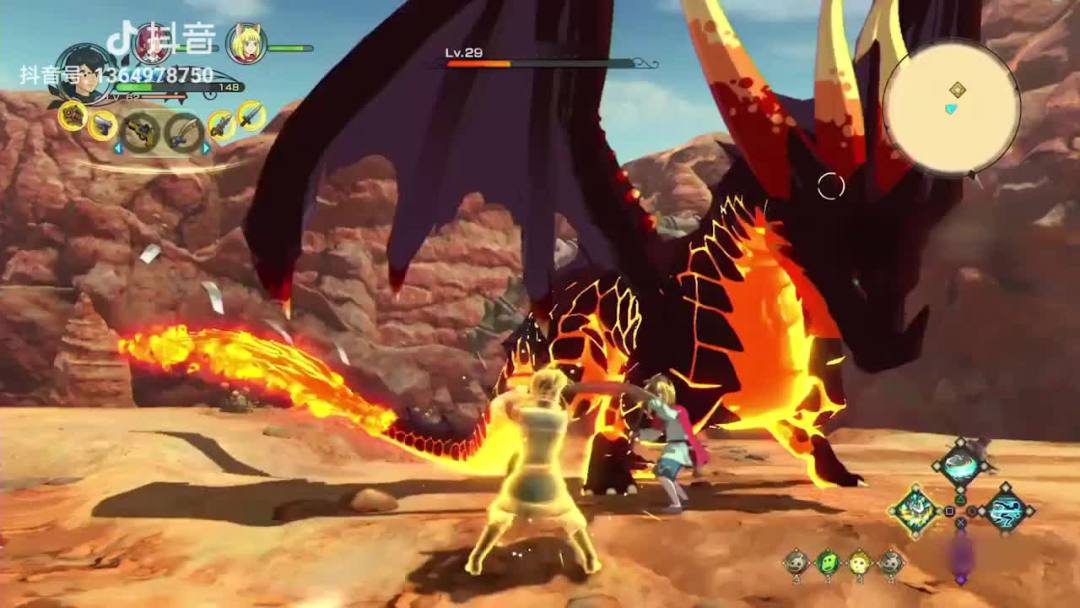Screen dimensions: 1080x608
Task: Switch to the blonde cat-eared party member
Action: tap(245, 43)
